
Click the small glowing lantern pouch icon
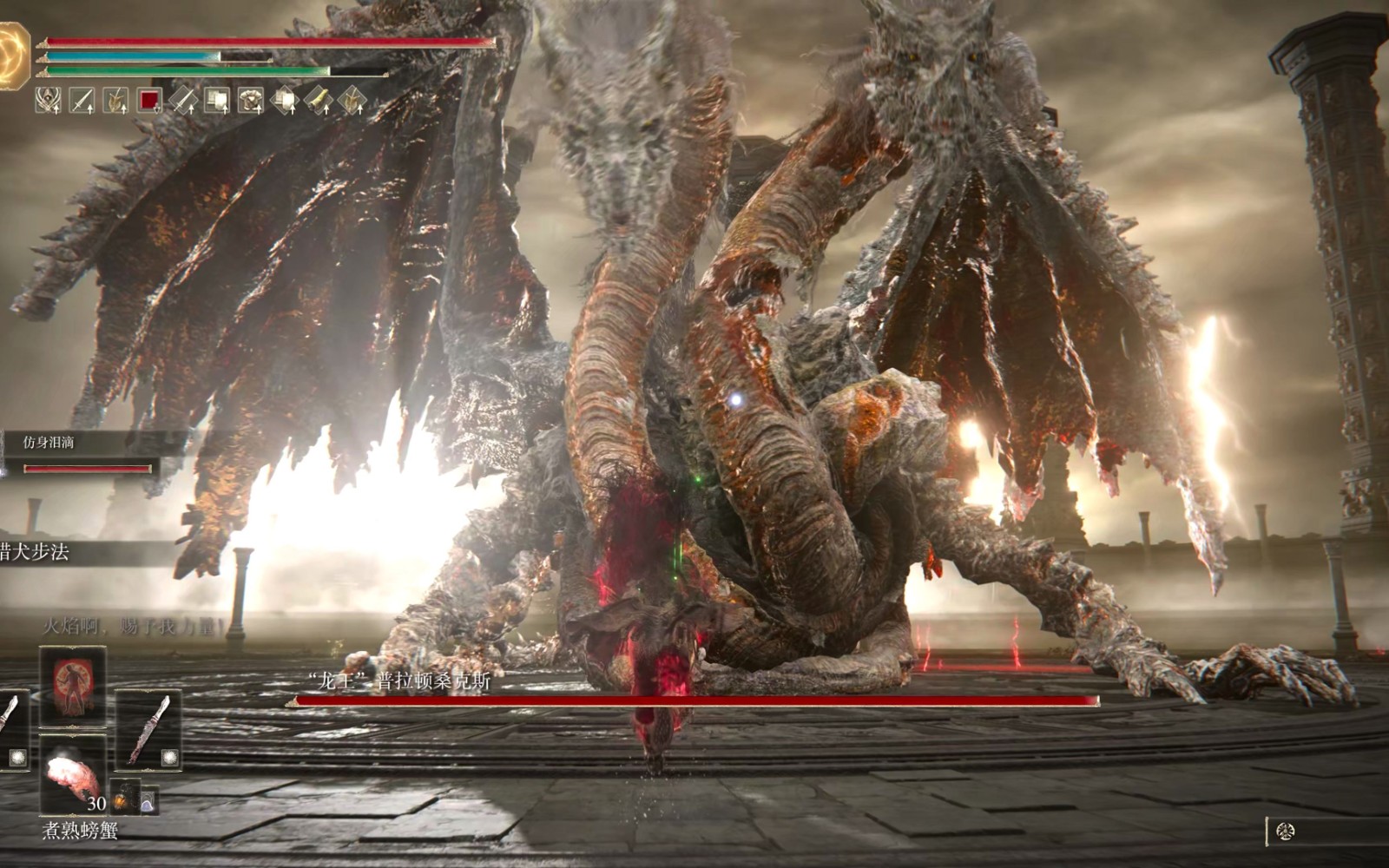(x=124, y=799)
